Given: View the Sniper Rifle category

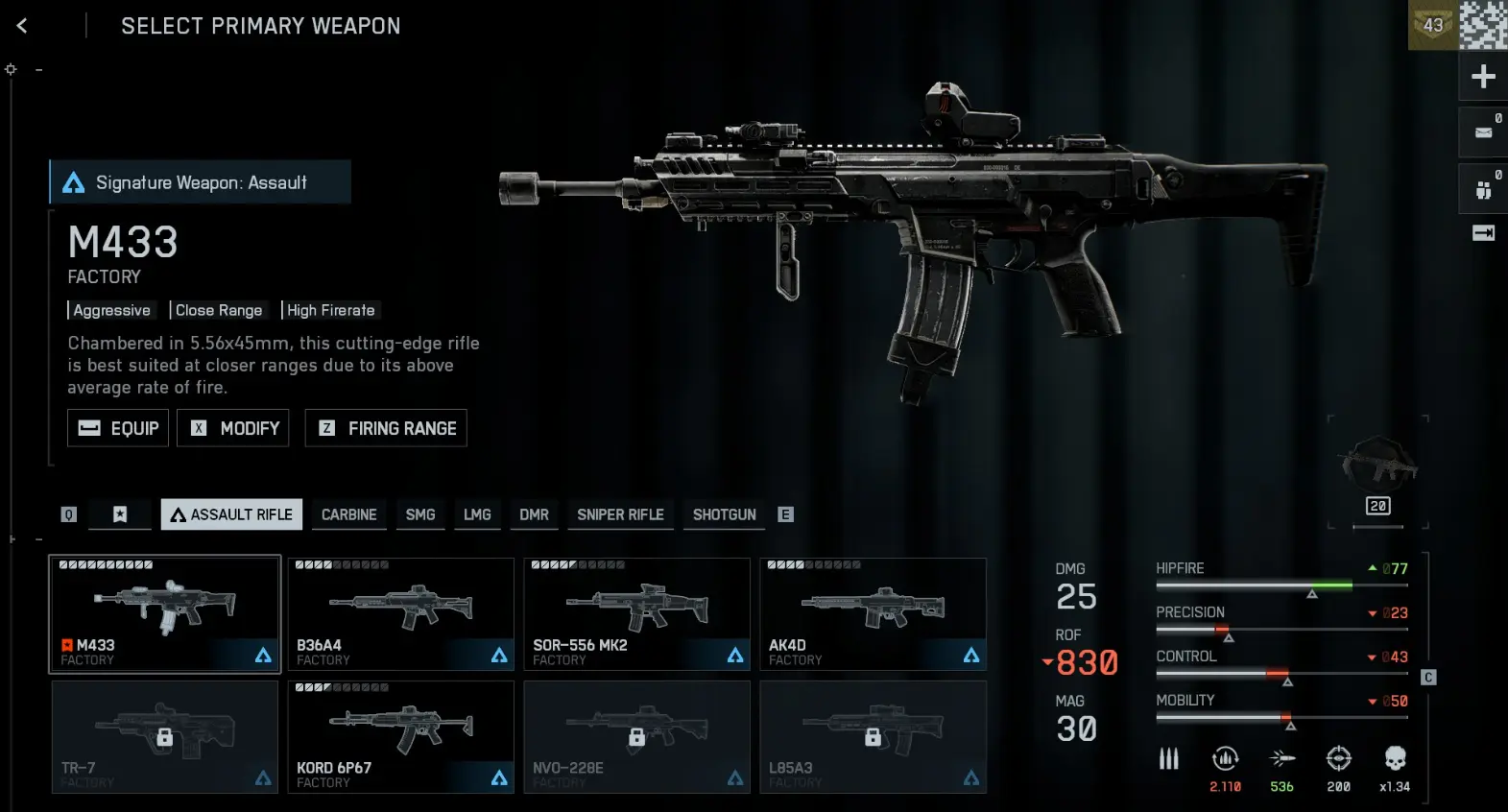Looking at the screenshot, I should [620, 514].
